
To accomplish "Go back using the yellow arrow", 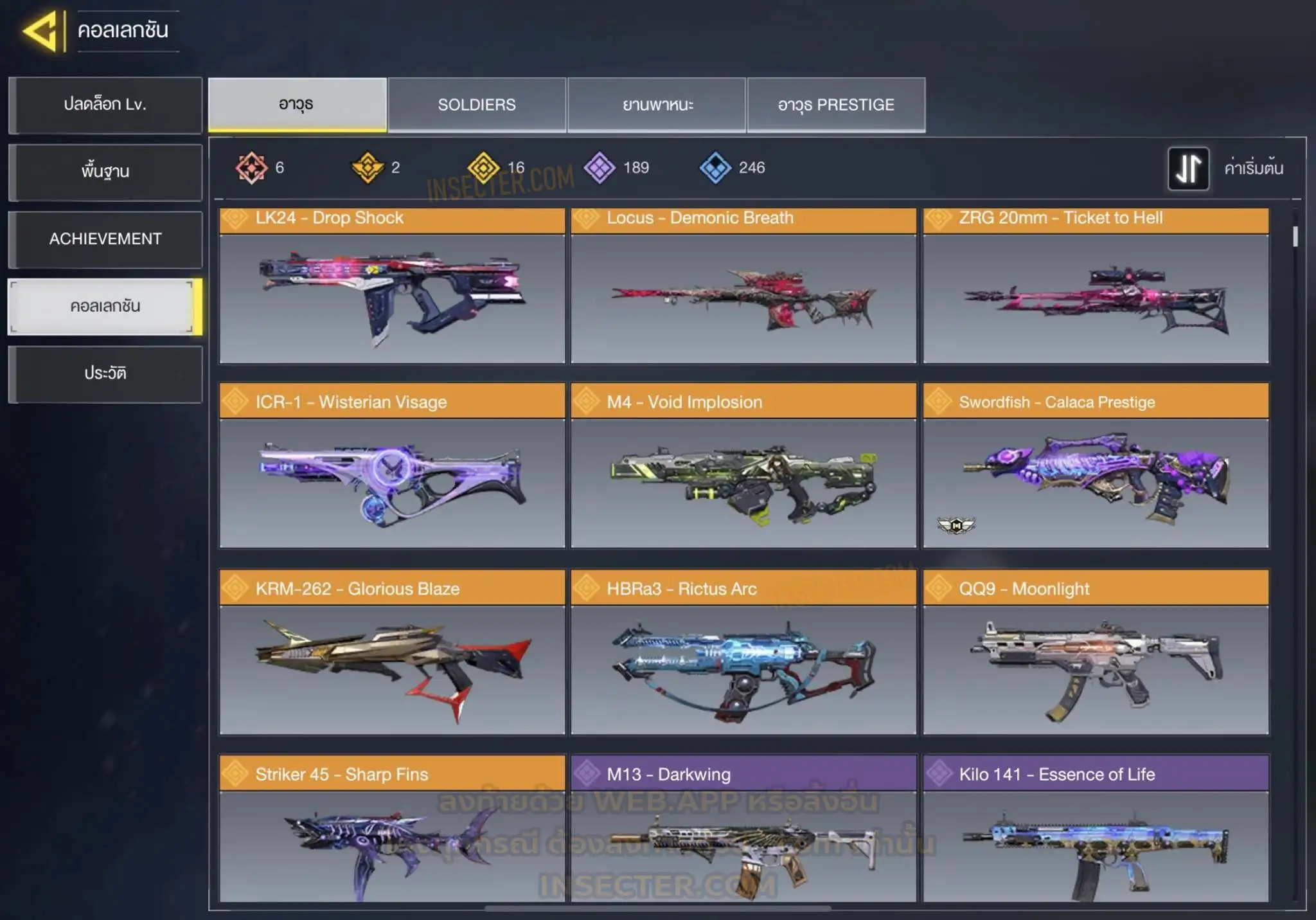I will (42, 31).
